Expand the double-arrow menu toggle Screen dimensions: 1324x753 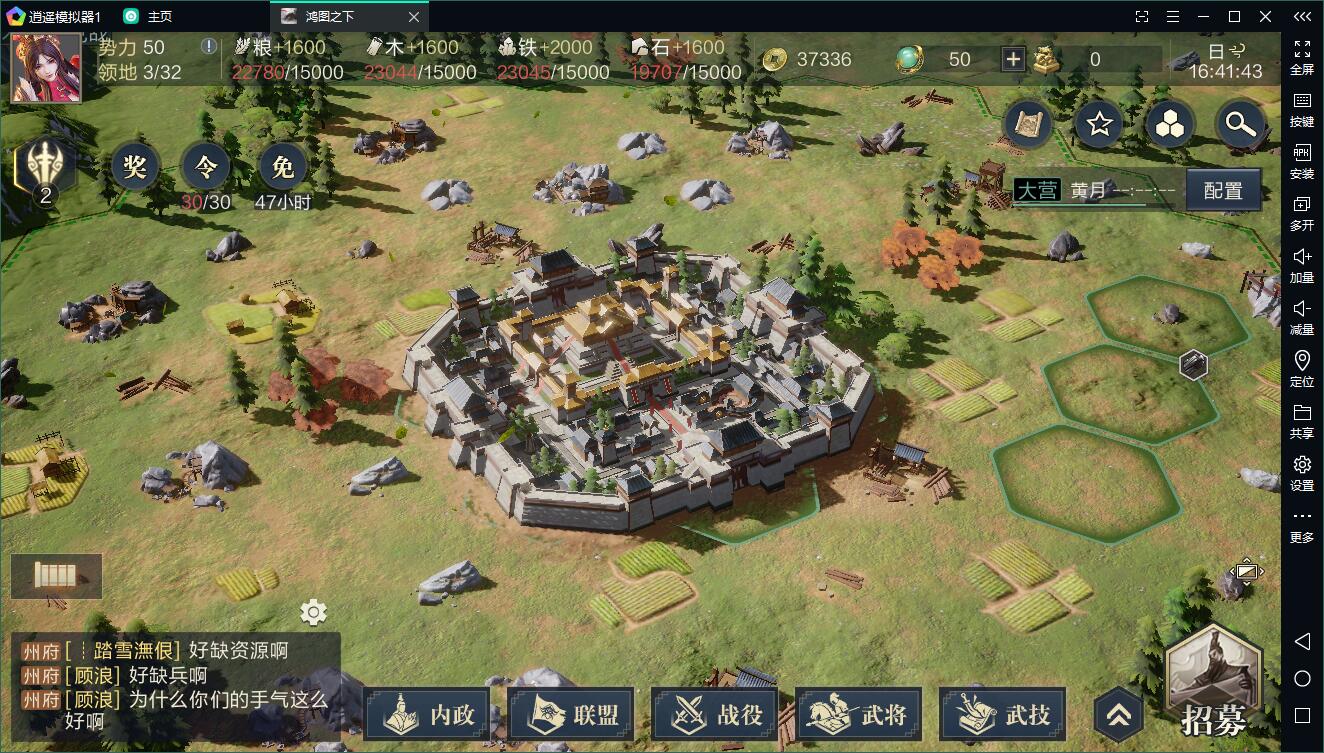pyautogui.click(x=1118, y=713)
